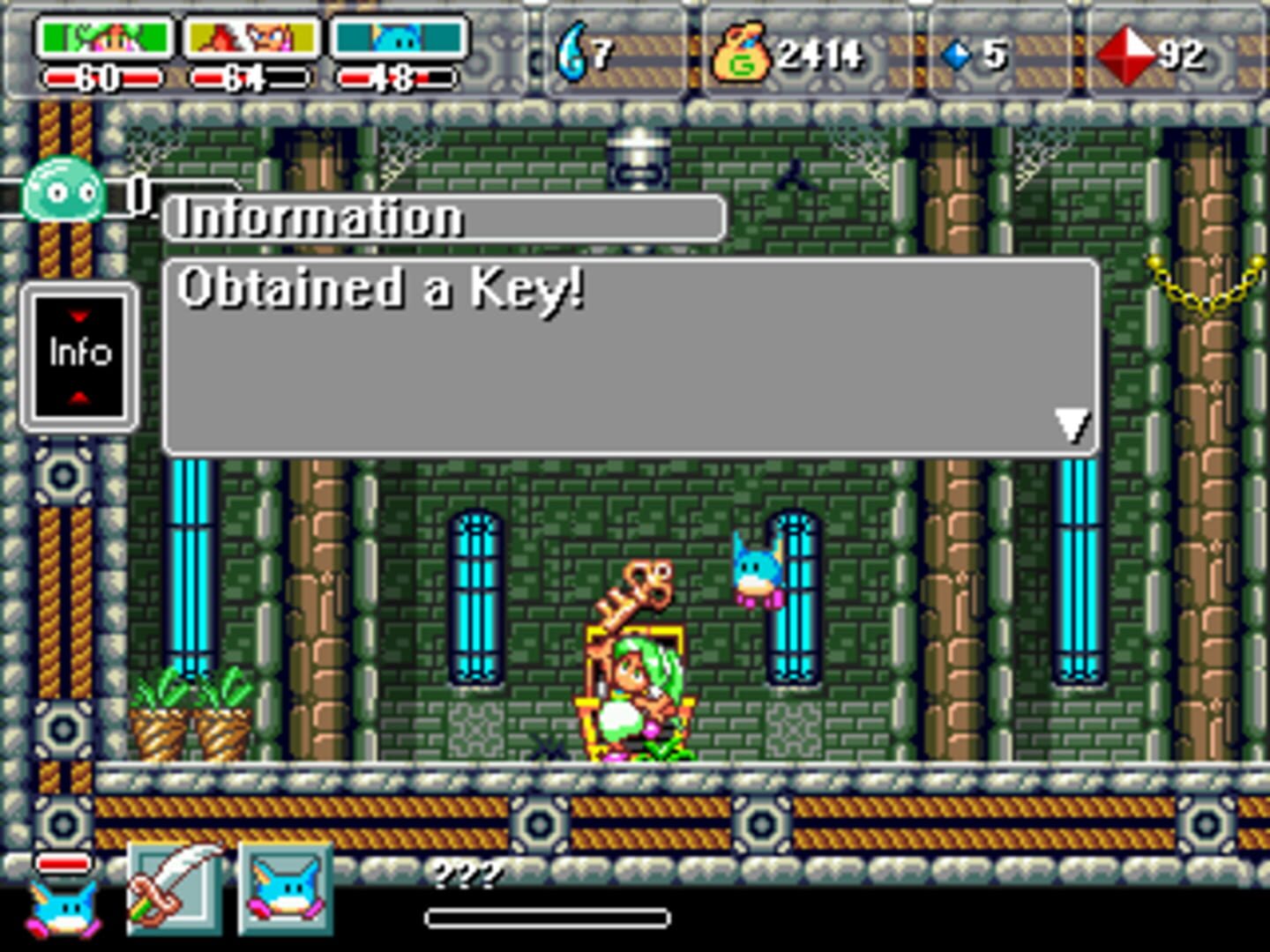This screenshot has height=952, width=1270.
Task: Click the water drop icon showing 7
Action: pos(571,53)
